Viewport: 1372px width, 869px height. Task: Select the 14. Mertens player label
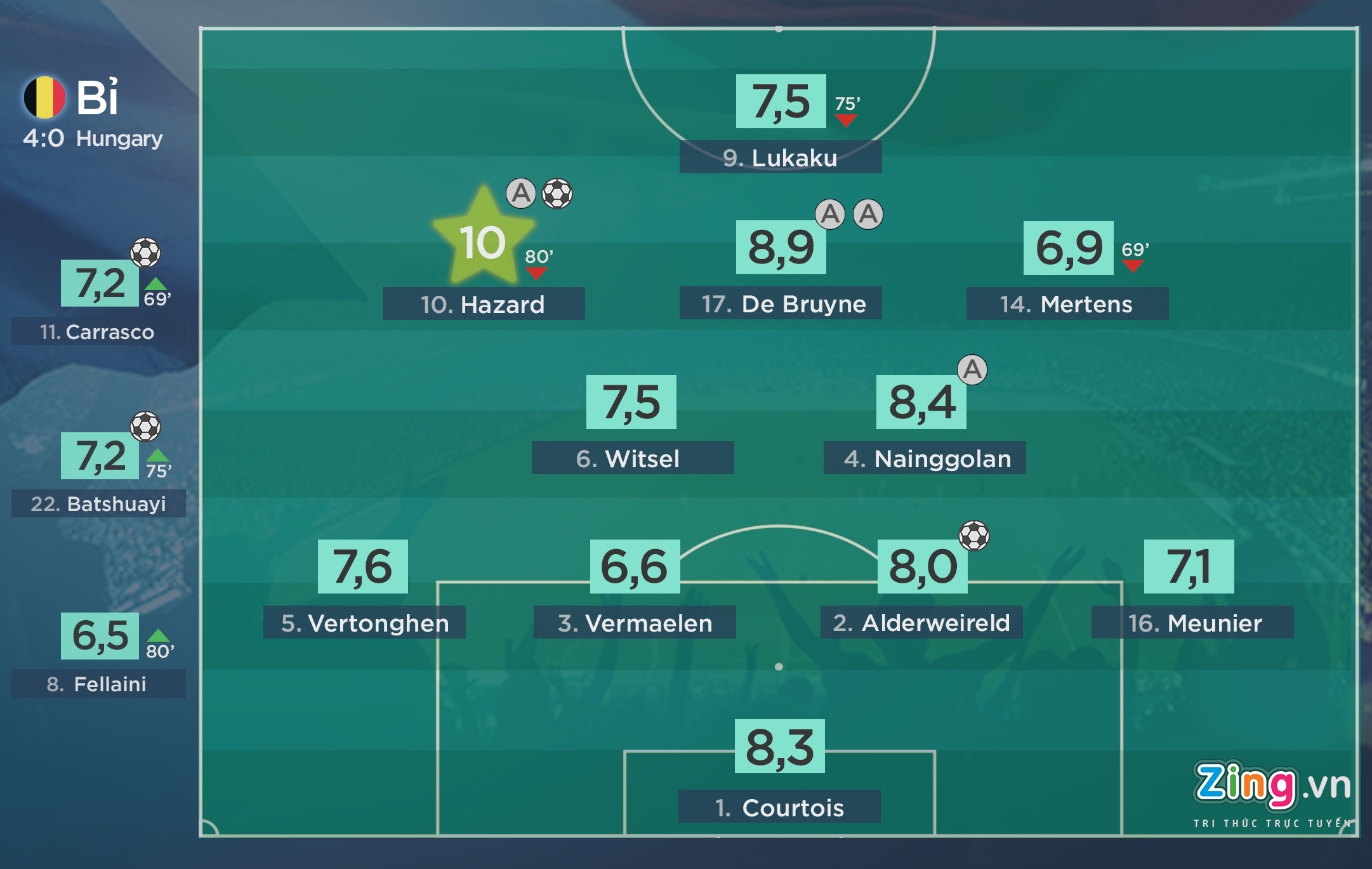(x=1067, y=304)
